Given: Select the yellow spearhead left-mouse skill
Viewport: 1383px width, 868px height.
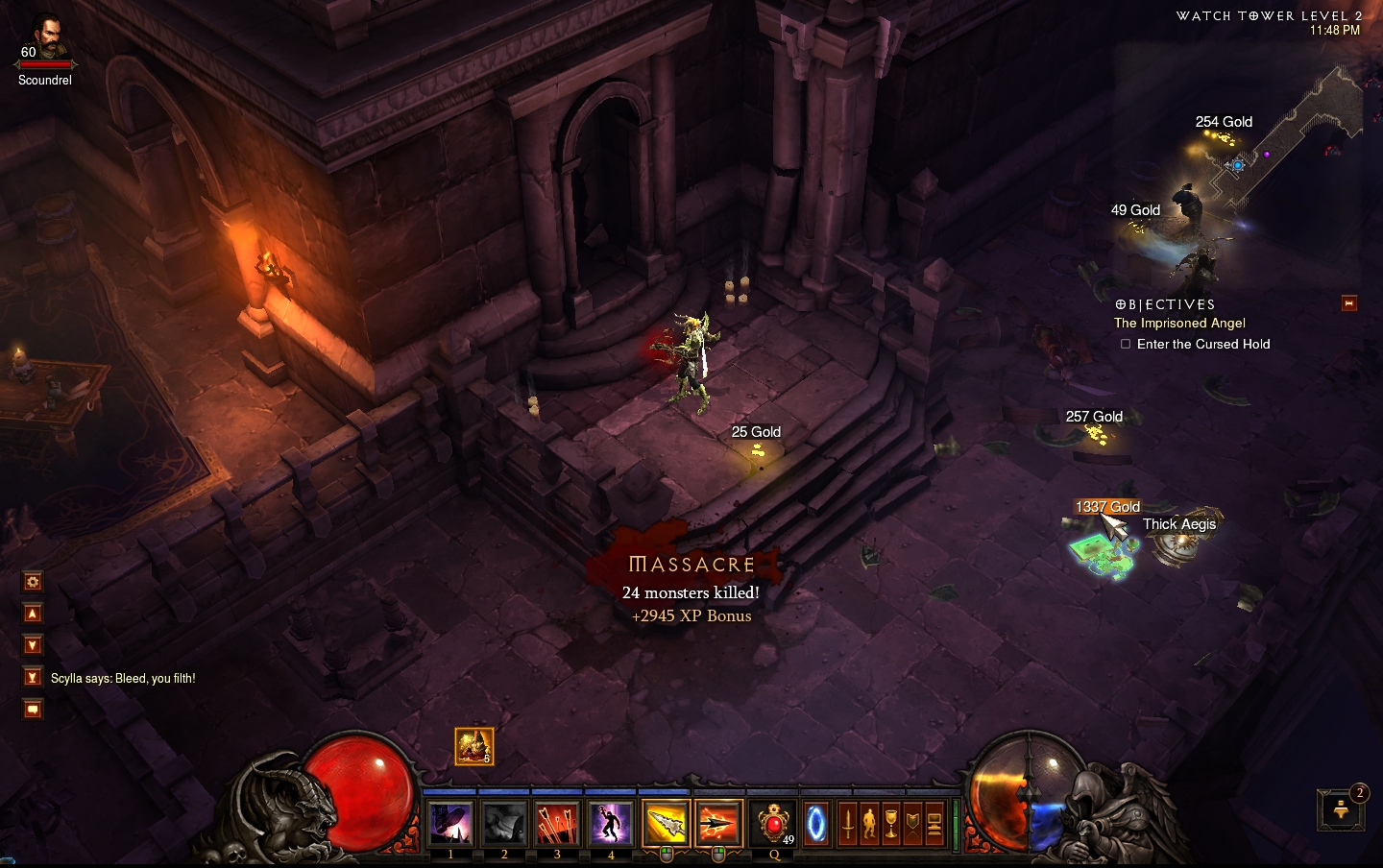Looking at the screenshot, I should click(666, 824).
